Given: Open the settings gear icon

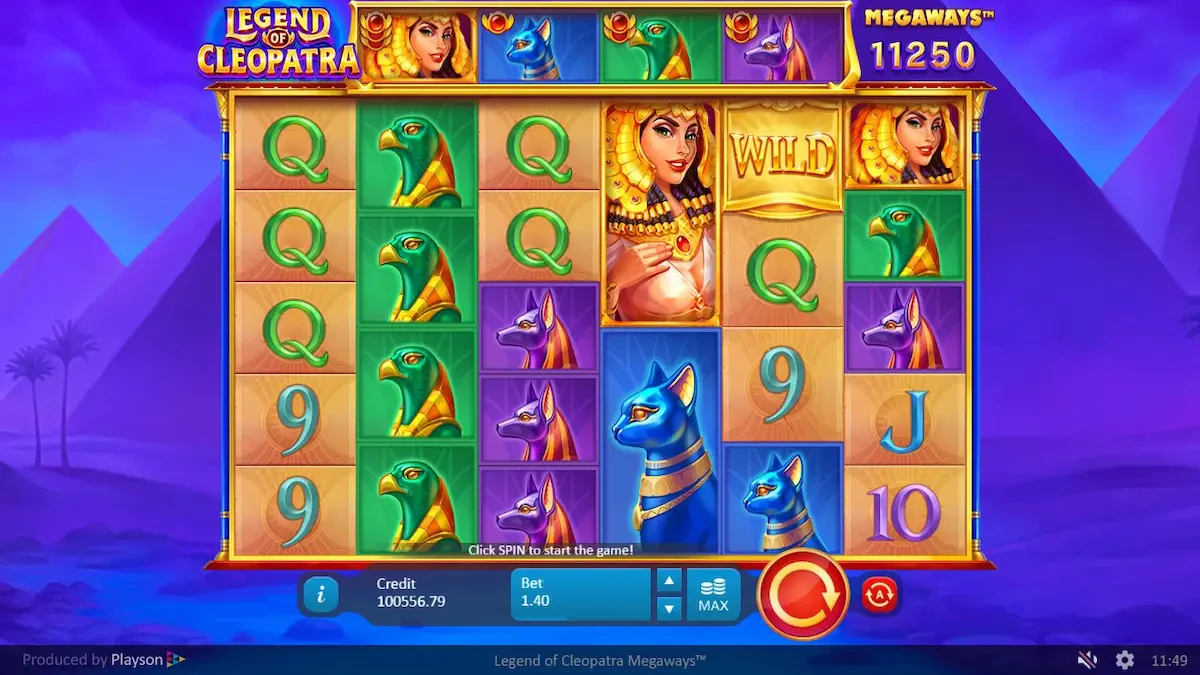Looking at the screenshot, I should click(x=1125, y=660).
